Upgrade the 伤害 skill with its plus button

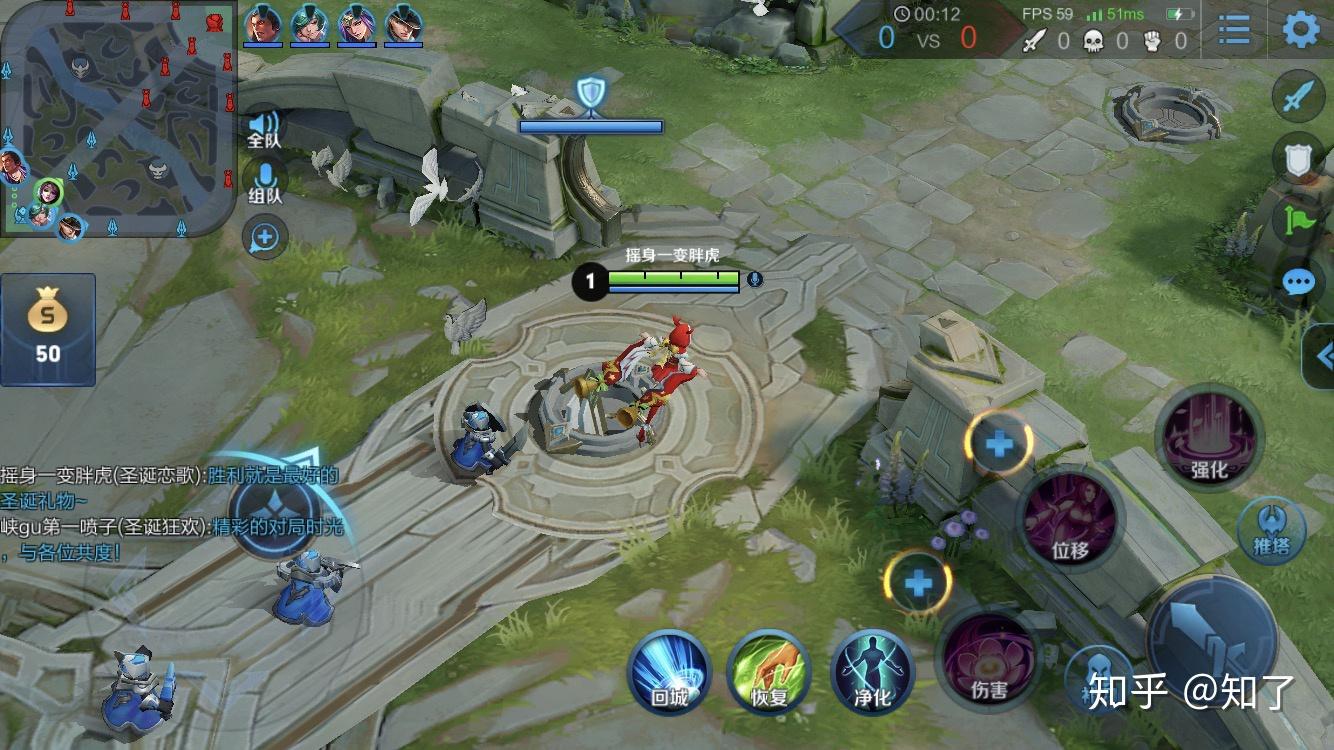[918, 583]
